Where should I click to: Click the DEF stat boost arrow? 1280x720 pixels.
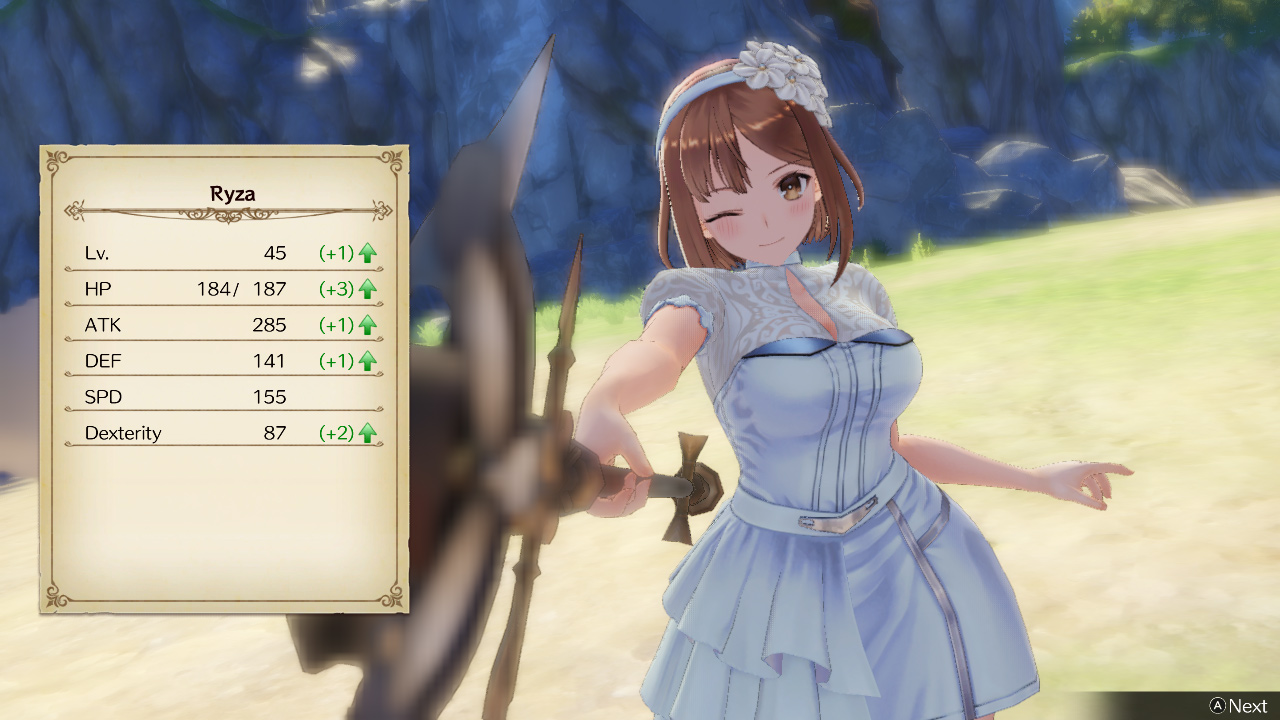coord(367,361)
